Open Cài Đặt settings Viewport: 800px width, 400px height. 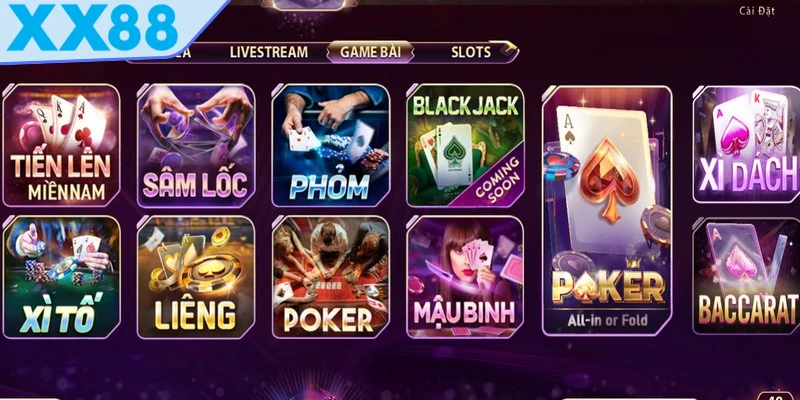click(x=757, y=11)
